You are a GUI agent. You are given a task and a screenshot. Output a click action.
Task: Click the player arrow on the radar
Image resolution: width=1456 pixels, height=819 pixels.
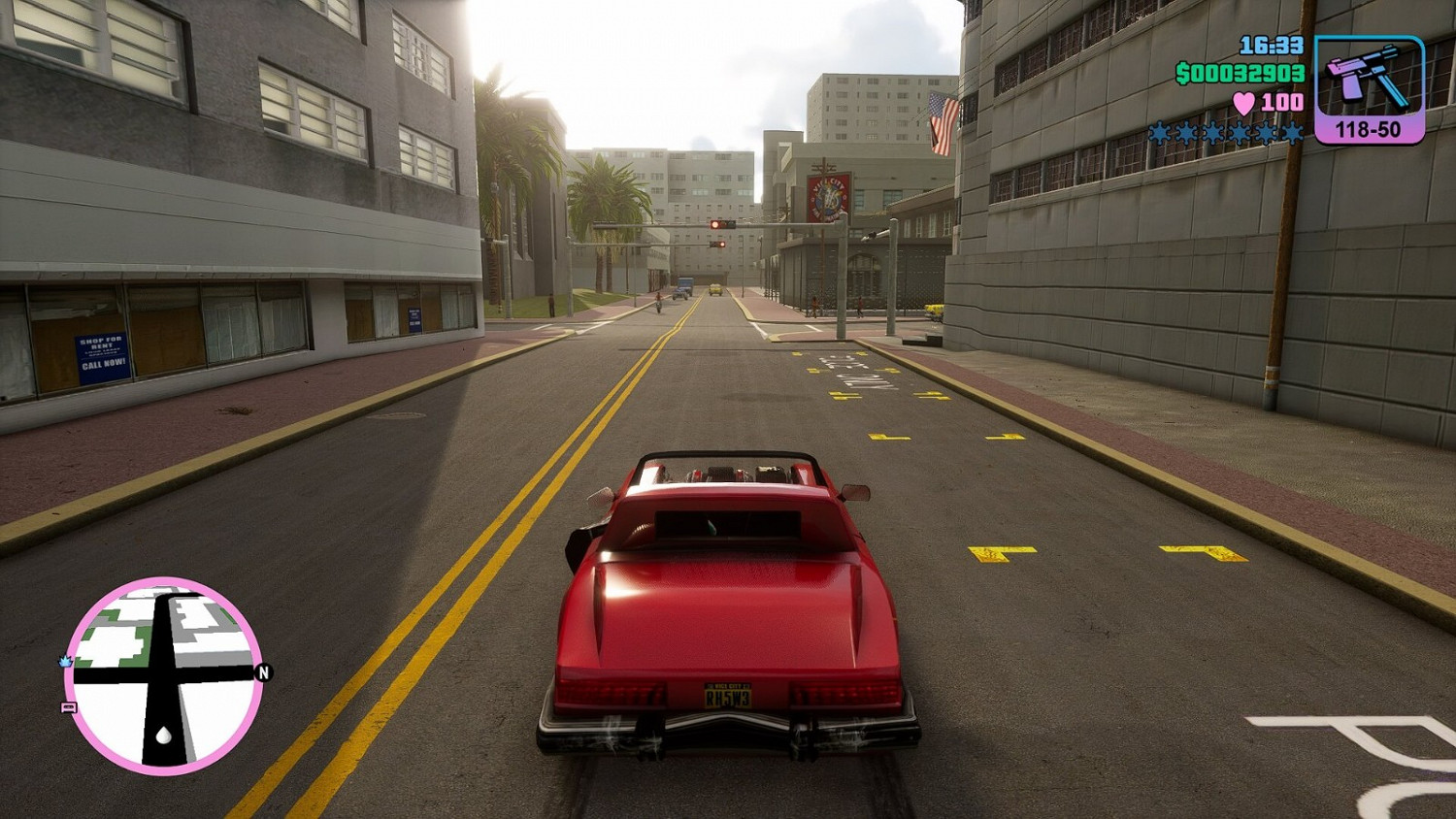pos(162,735)
